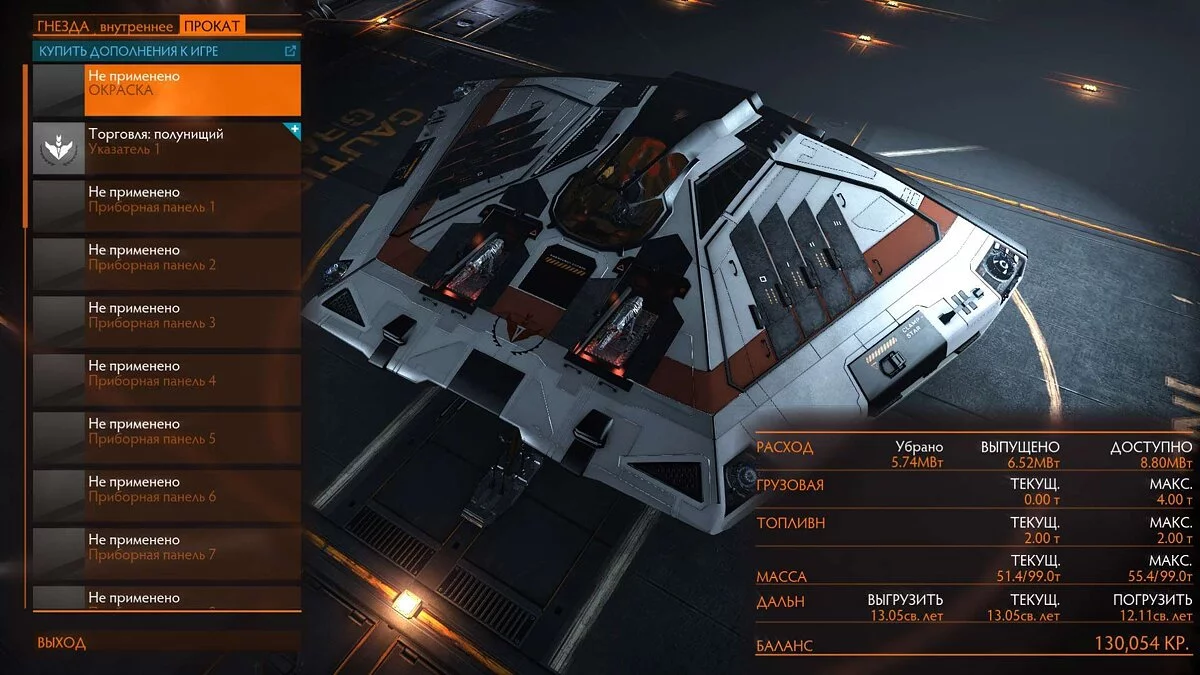This screenshot has height=675, width=1200.
Task: Open Приборная панель 7 slot
Action: pyautogui.click(x=167, y=554)
